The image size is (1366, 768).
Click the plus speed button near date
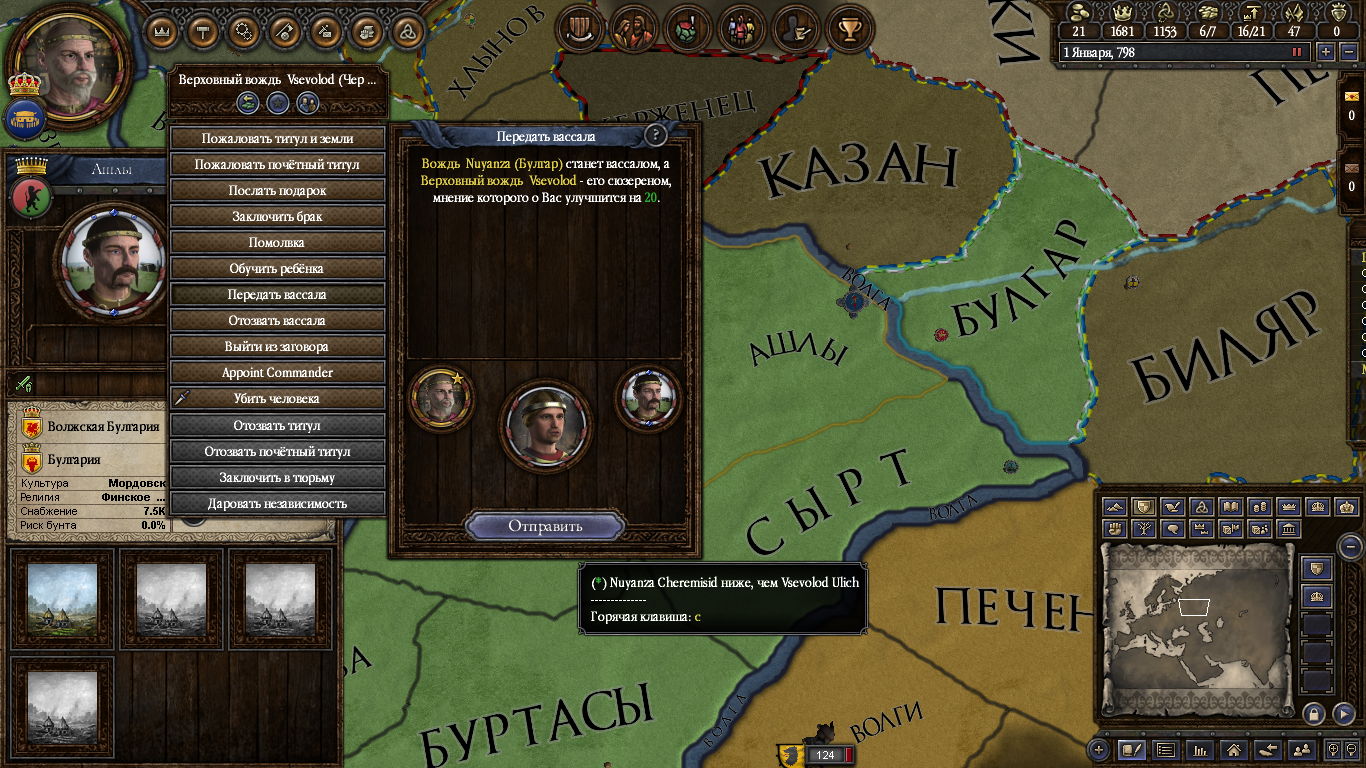[1326, 52]
